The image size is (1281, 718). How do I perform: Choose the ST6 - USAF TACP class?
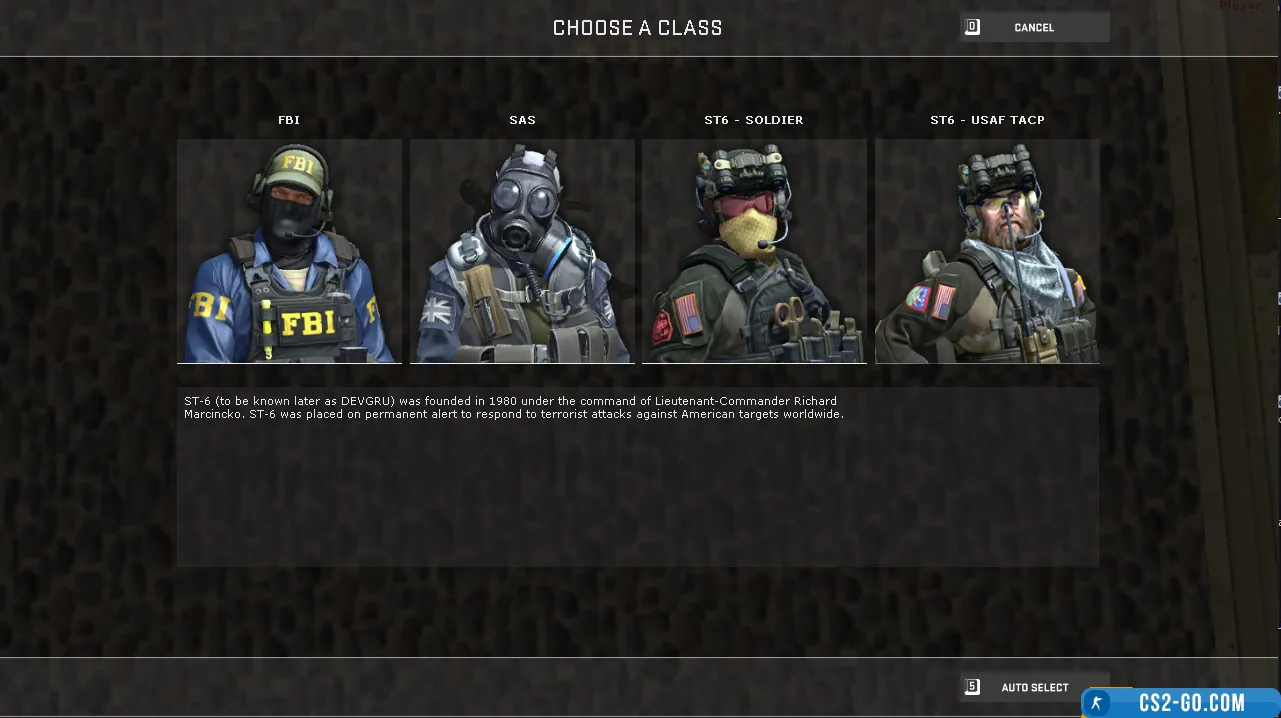coord(987,251)
